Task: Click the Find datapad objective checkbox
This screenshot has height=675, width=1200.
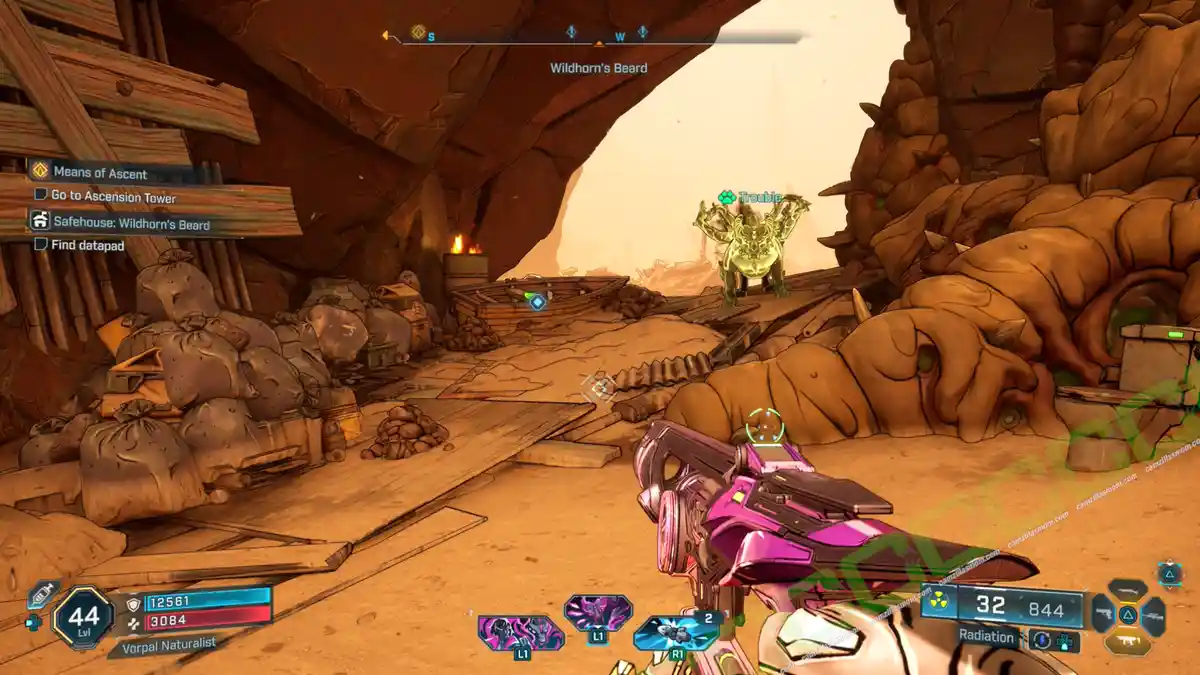Action: tap(41, 244)
